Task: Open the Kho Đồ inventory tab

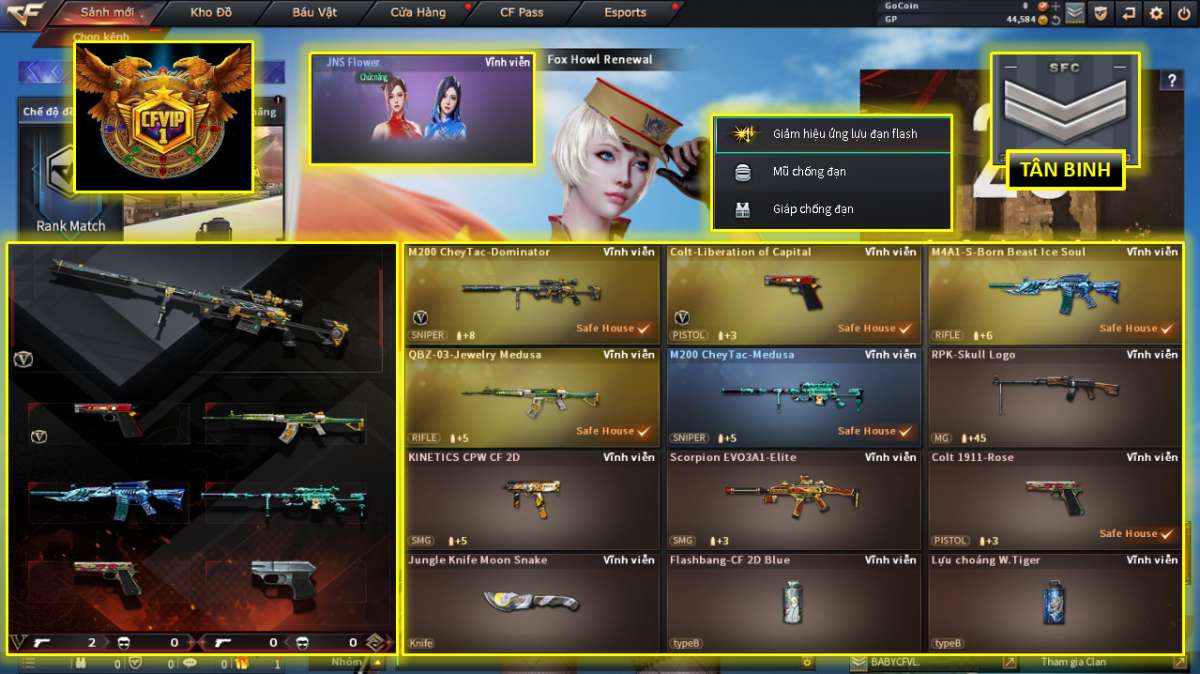Action: pos(210,13)
